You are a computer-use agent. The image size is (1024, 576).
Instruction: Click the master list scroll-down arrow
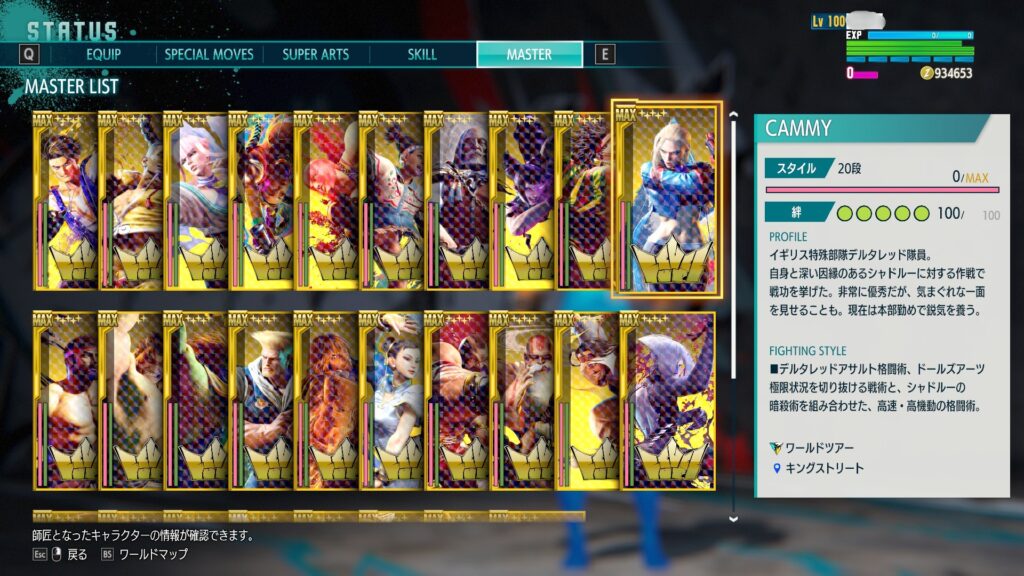tap(733, 518)
